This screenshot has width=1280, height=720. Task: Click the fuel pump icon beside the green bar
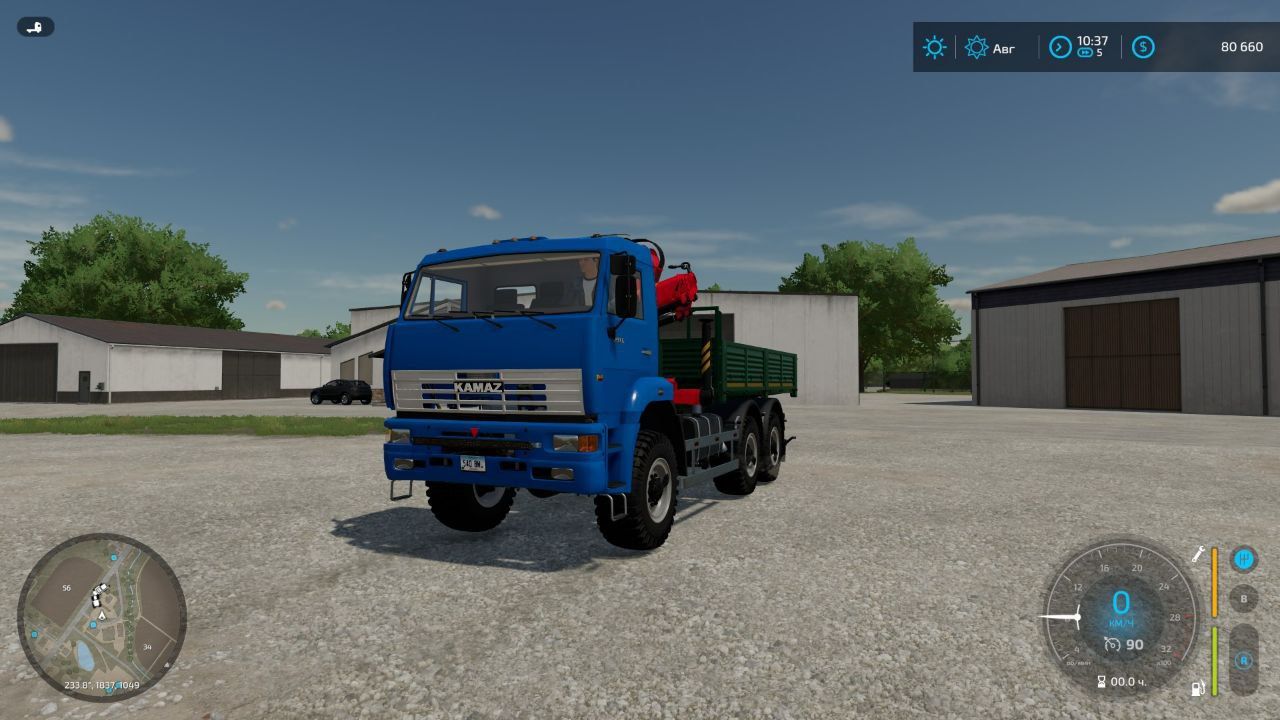click(x=1196, y=687)
